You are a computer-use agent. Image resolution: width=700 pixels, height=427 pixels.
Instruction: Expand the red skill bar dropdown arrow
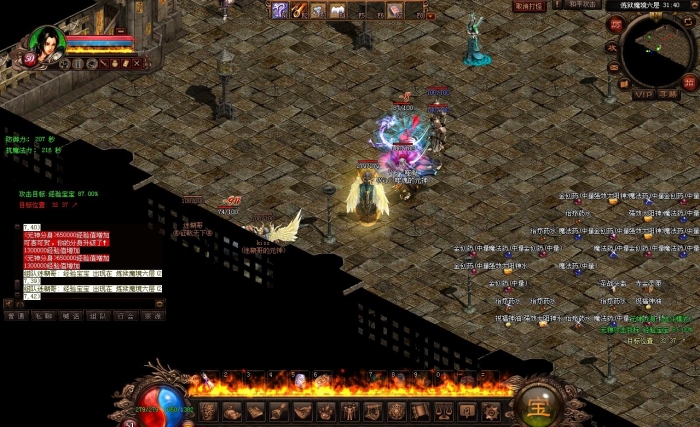tap(430, 16)
